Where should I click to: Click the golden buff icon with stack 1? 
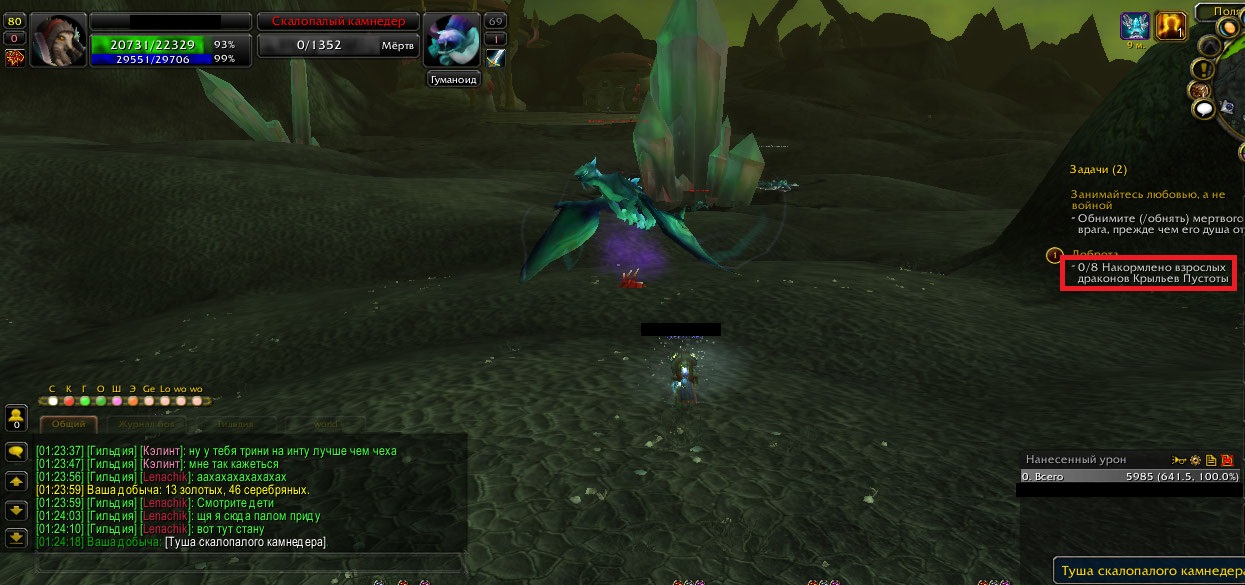pos(1169,27)
